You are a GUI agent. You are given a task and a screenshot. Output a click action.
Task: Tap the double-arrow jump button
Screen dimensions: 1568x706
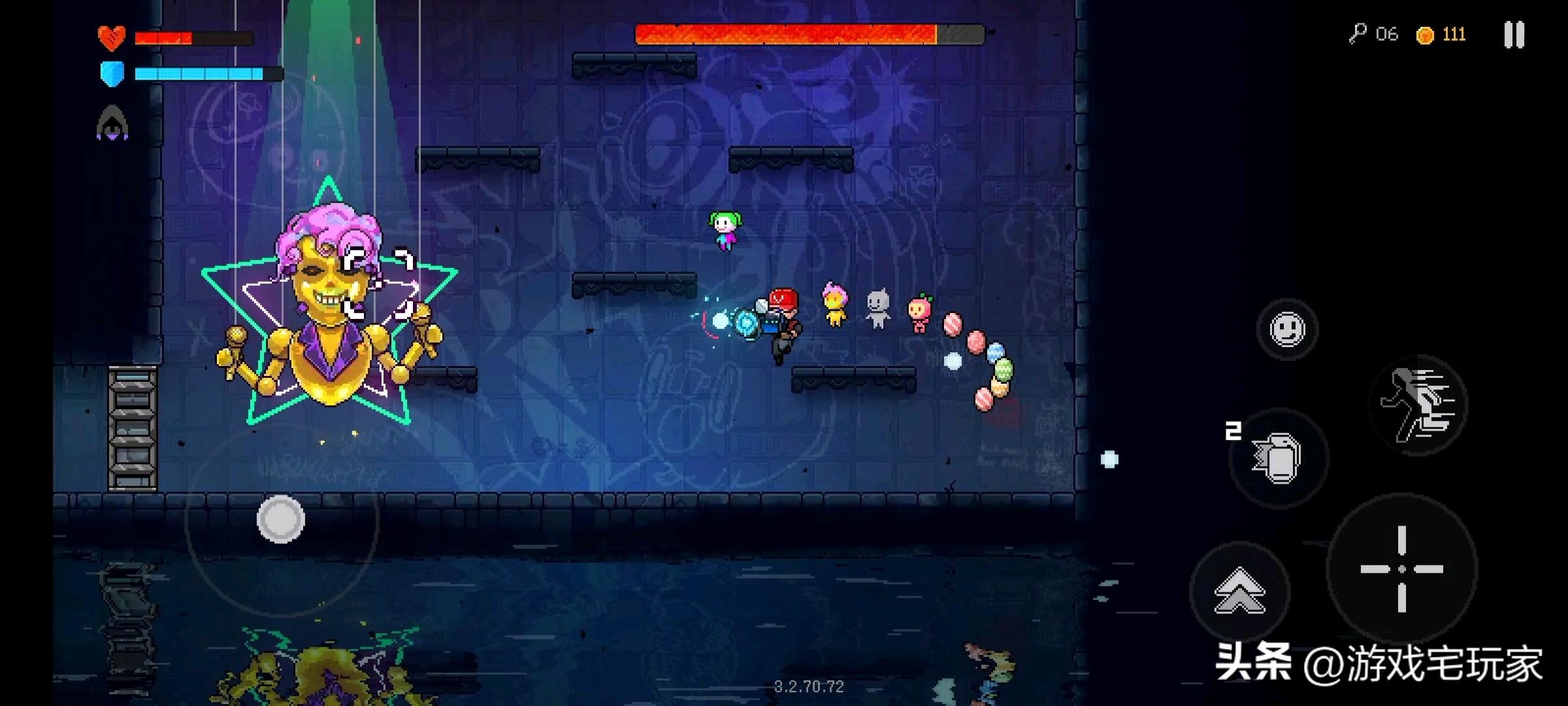tap(1239, 591)
